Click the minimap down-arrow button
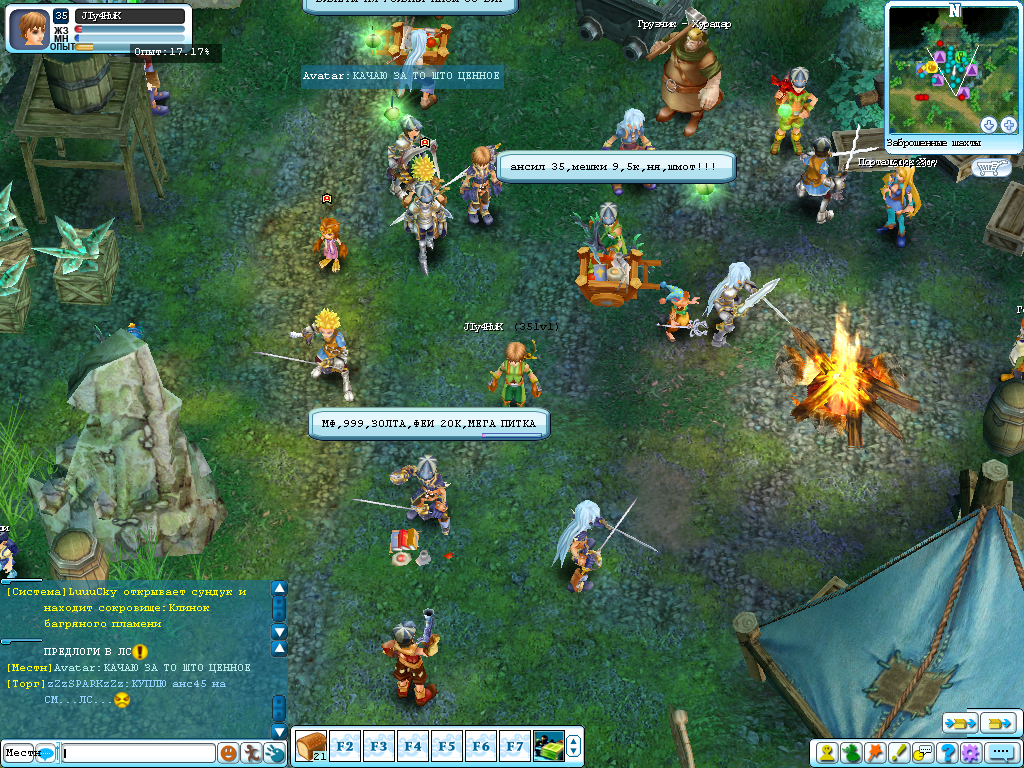1024x768 pixels. pyautogui.click(x=989, y=125)
